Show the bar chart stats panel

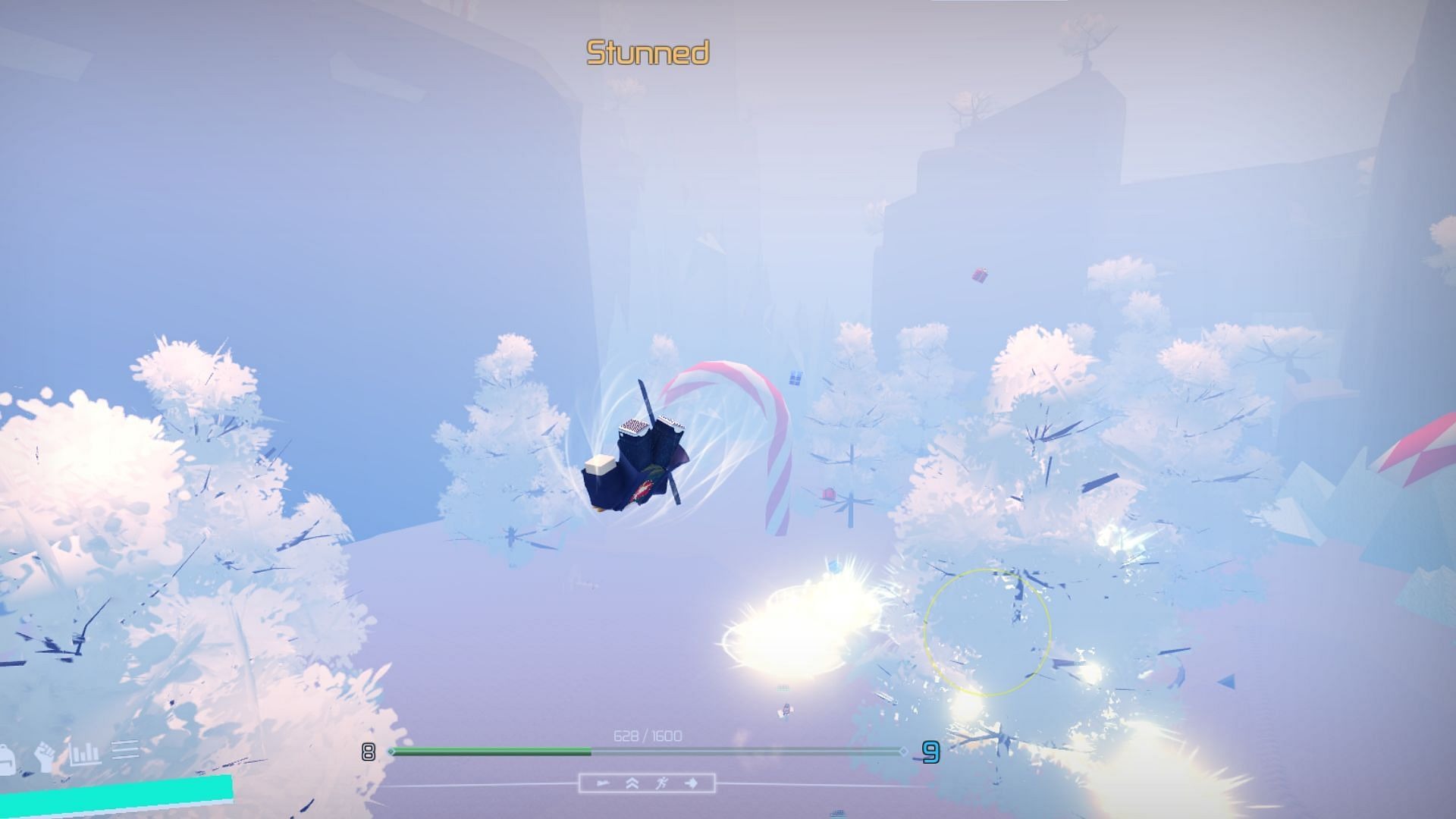(x=85, y=753)
